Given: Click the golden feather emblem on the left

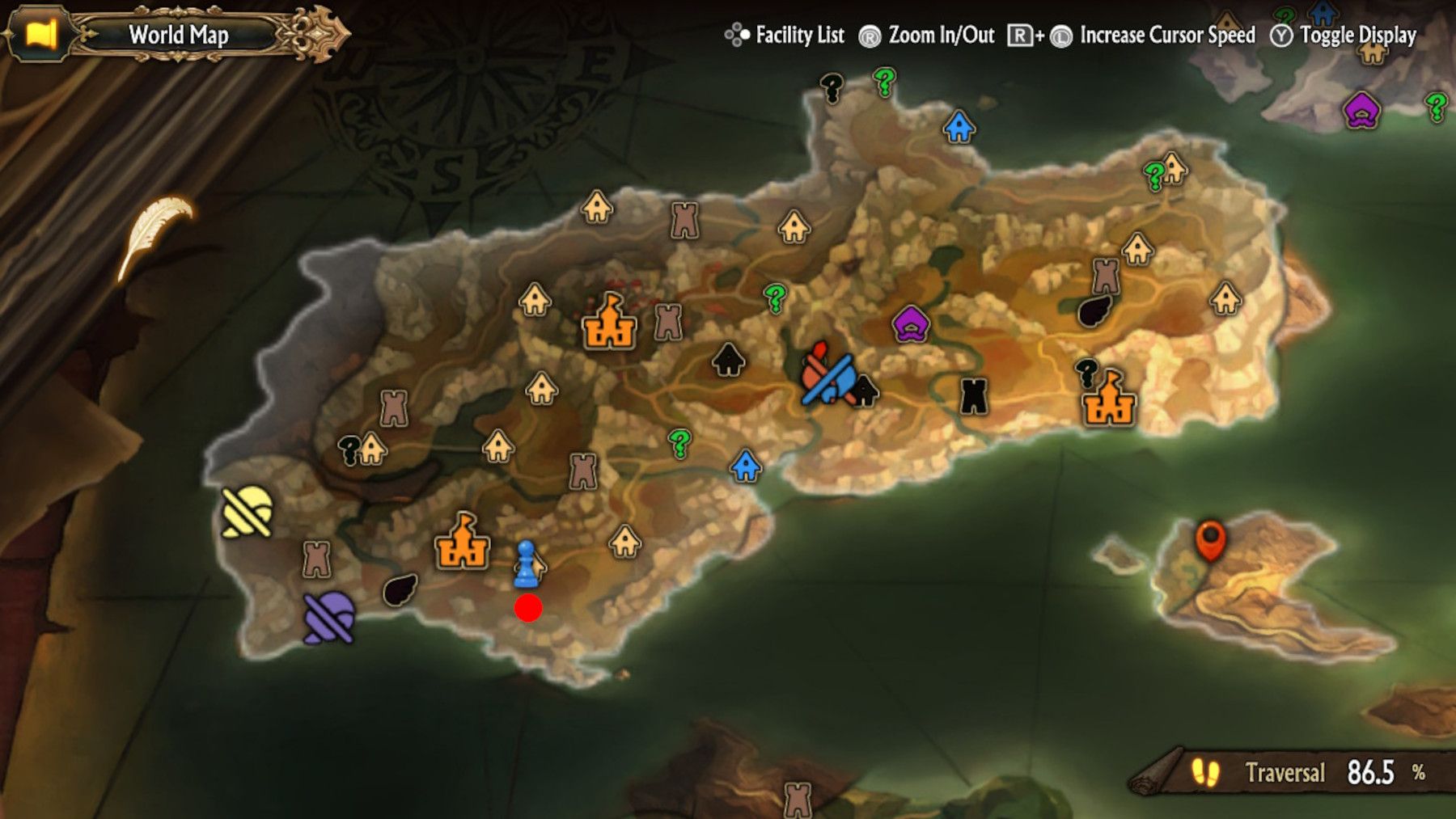Looking at the screenshot, I should click(156, 222).
